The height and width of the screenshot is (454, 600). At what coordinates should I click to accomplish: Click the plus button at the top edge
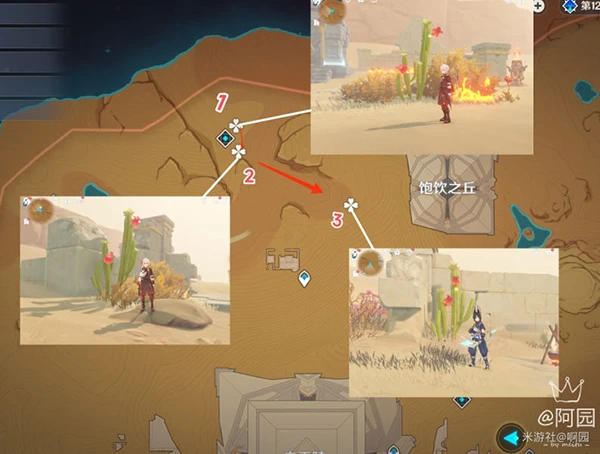click(537, 5)
